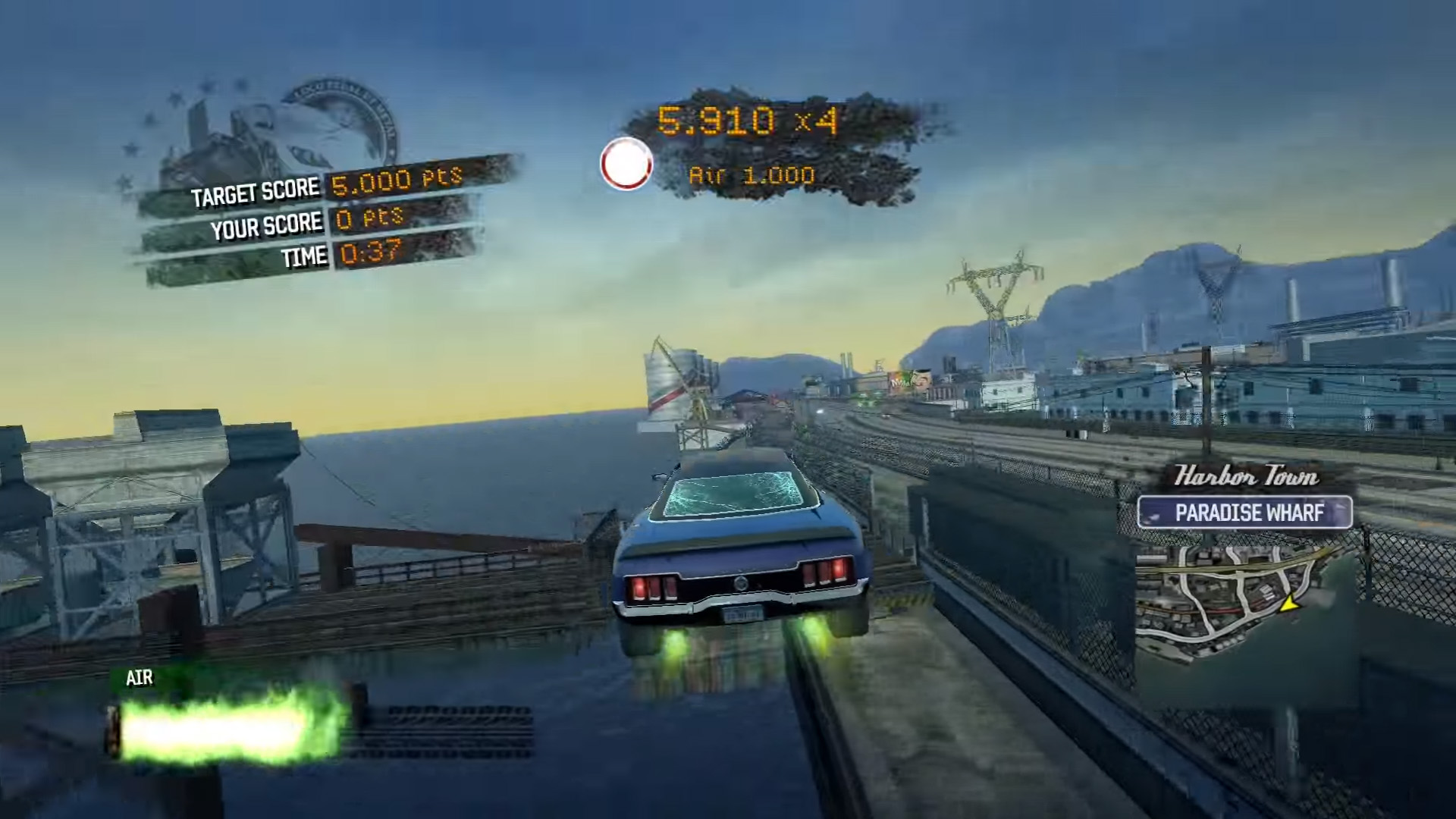The image size is (1456, 819).
Task: Click the yellow player arrow on minimap
Action: (1288, 604)
